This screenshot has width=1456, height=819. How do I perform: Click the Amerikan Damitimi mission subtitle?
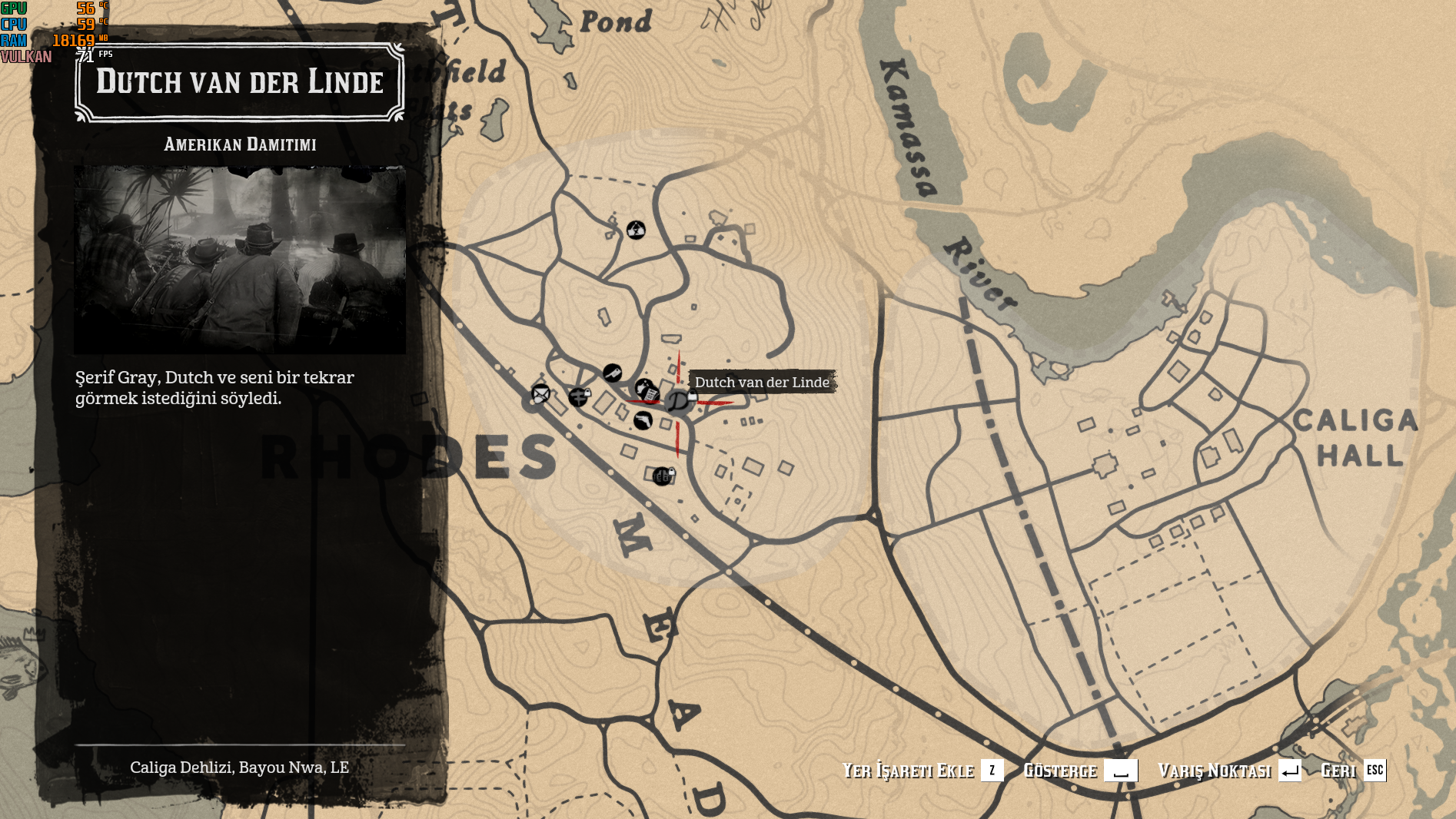241,144
